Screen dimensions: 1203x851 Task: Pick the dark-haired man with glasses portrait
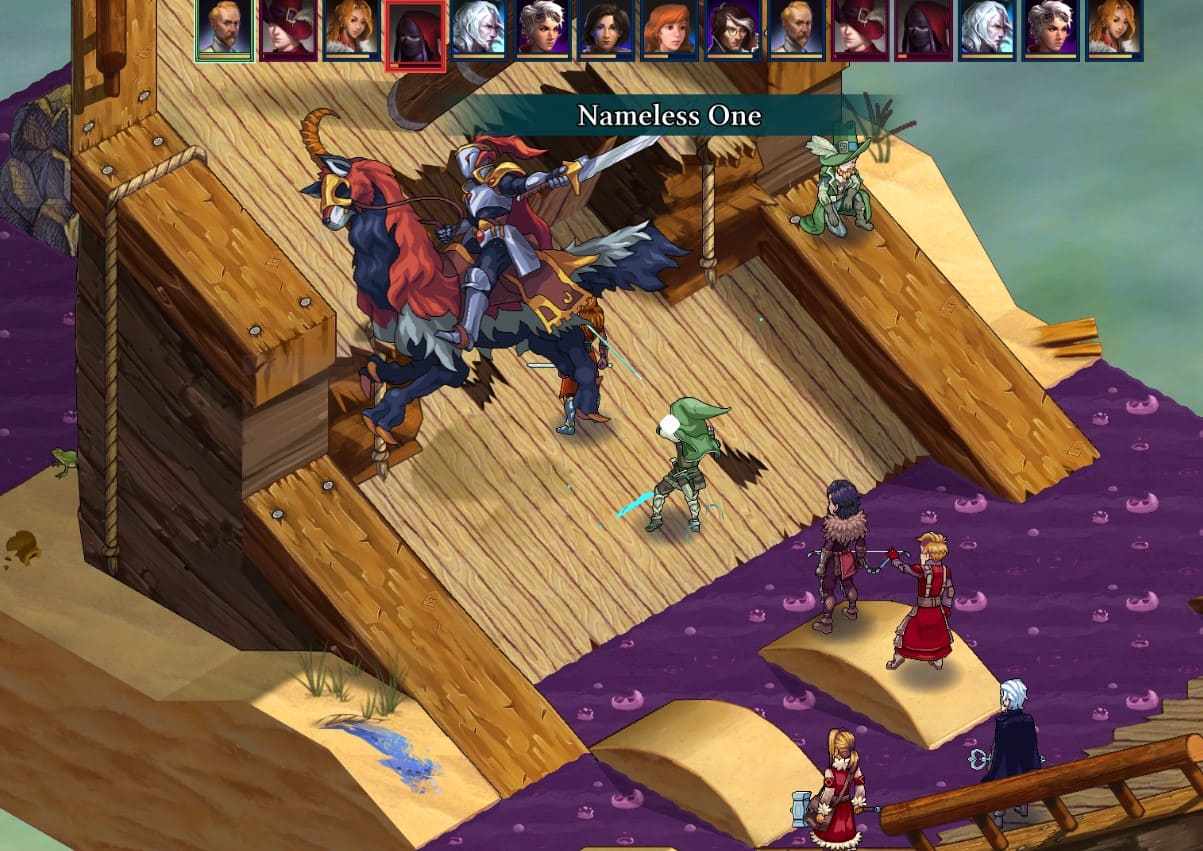733,28
